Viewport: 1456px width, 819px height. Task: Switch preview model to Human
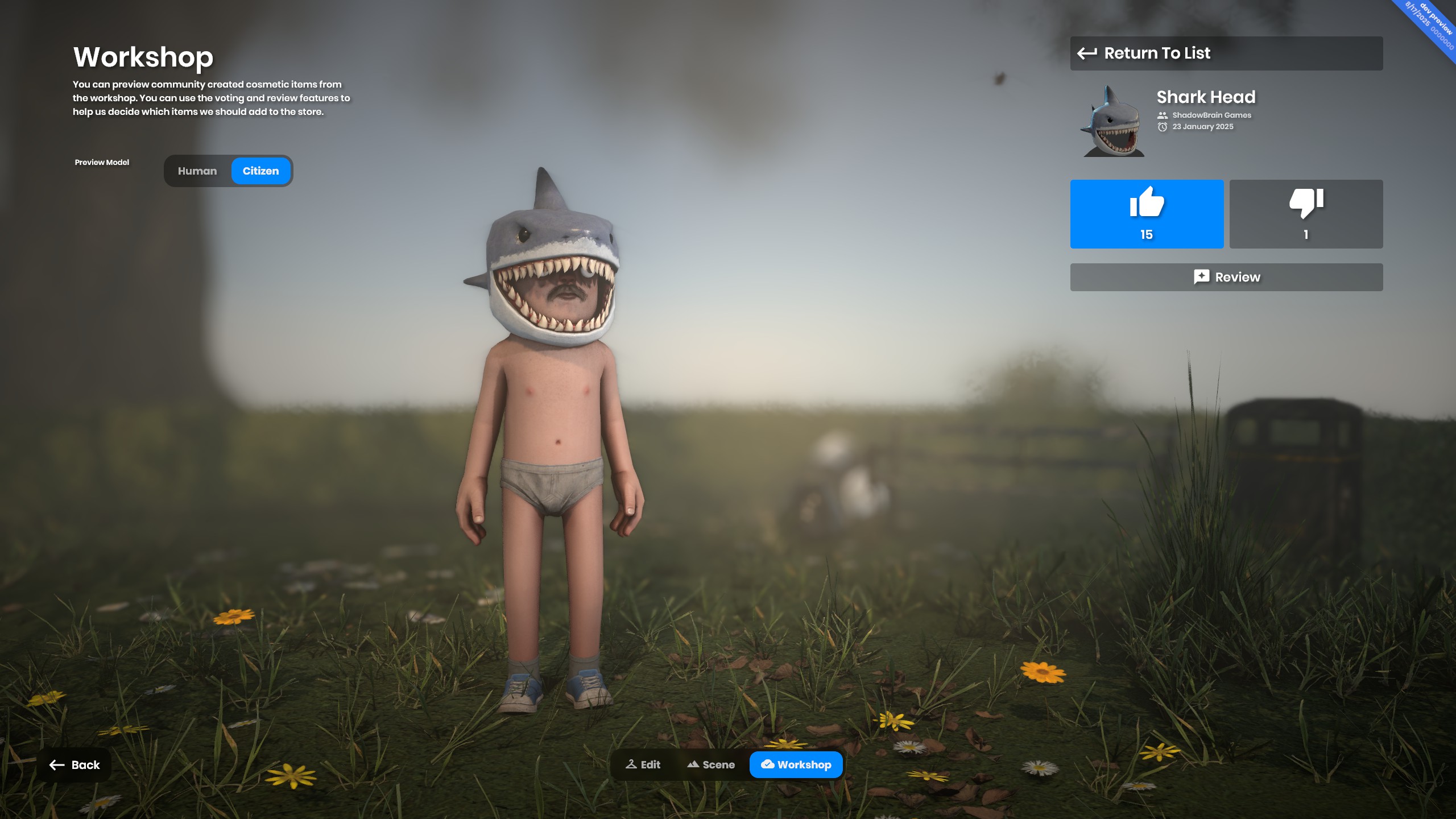coord(197,171)
